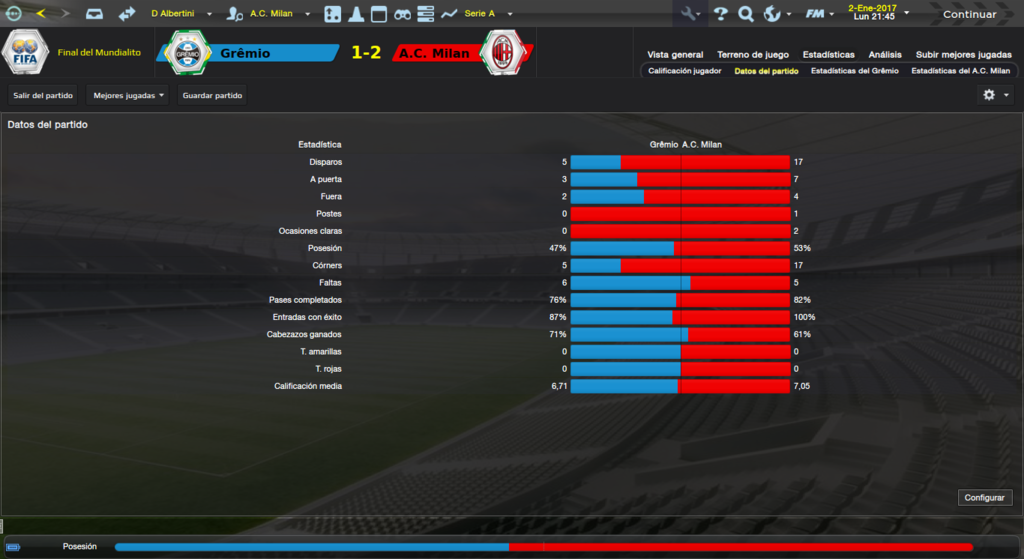Image resolution: width=1024 pixels, height=559 pixels.
Task: Go to the Análisis tab
Action: point(885,55)
